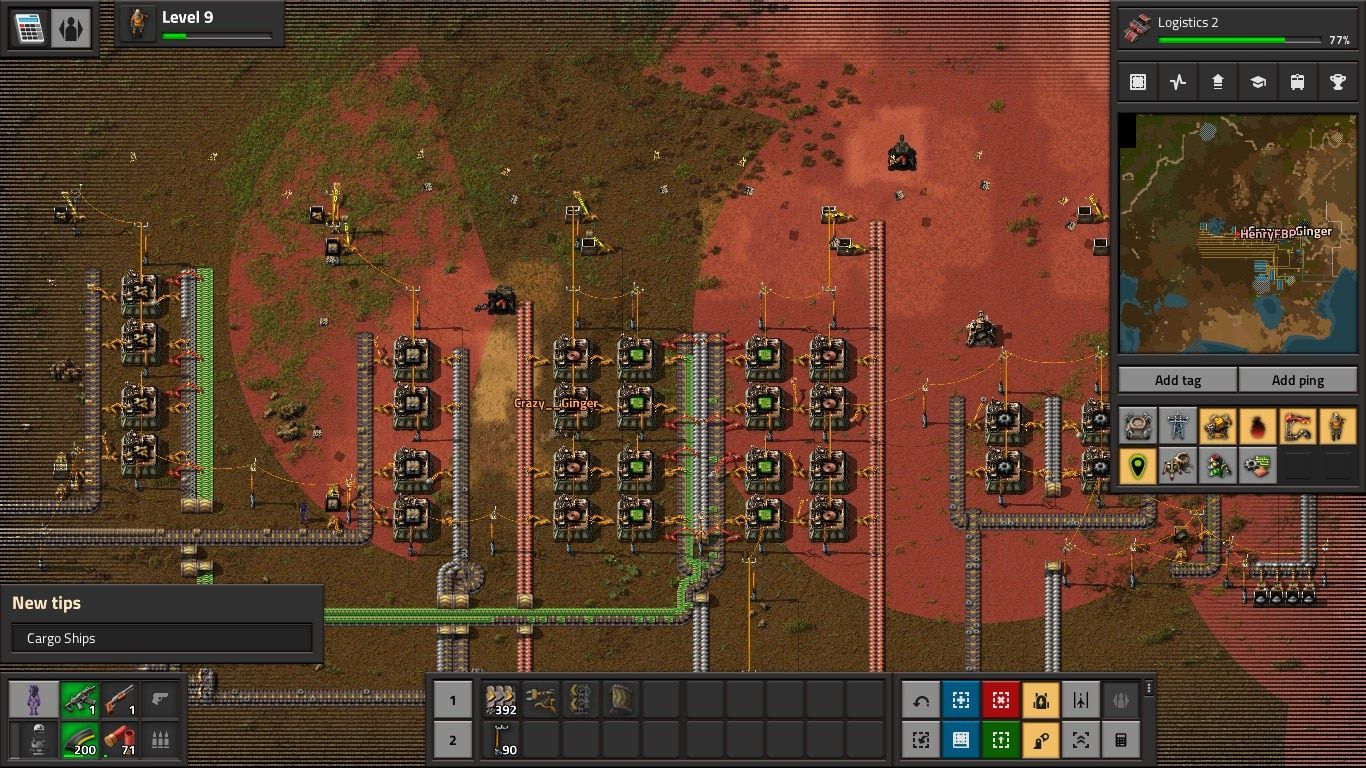Toggle the grayed-out personal logistics shortcut

pyautogui.click(x=1120, y=700)
